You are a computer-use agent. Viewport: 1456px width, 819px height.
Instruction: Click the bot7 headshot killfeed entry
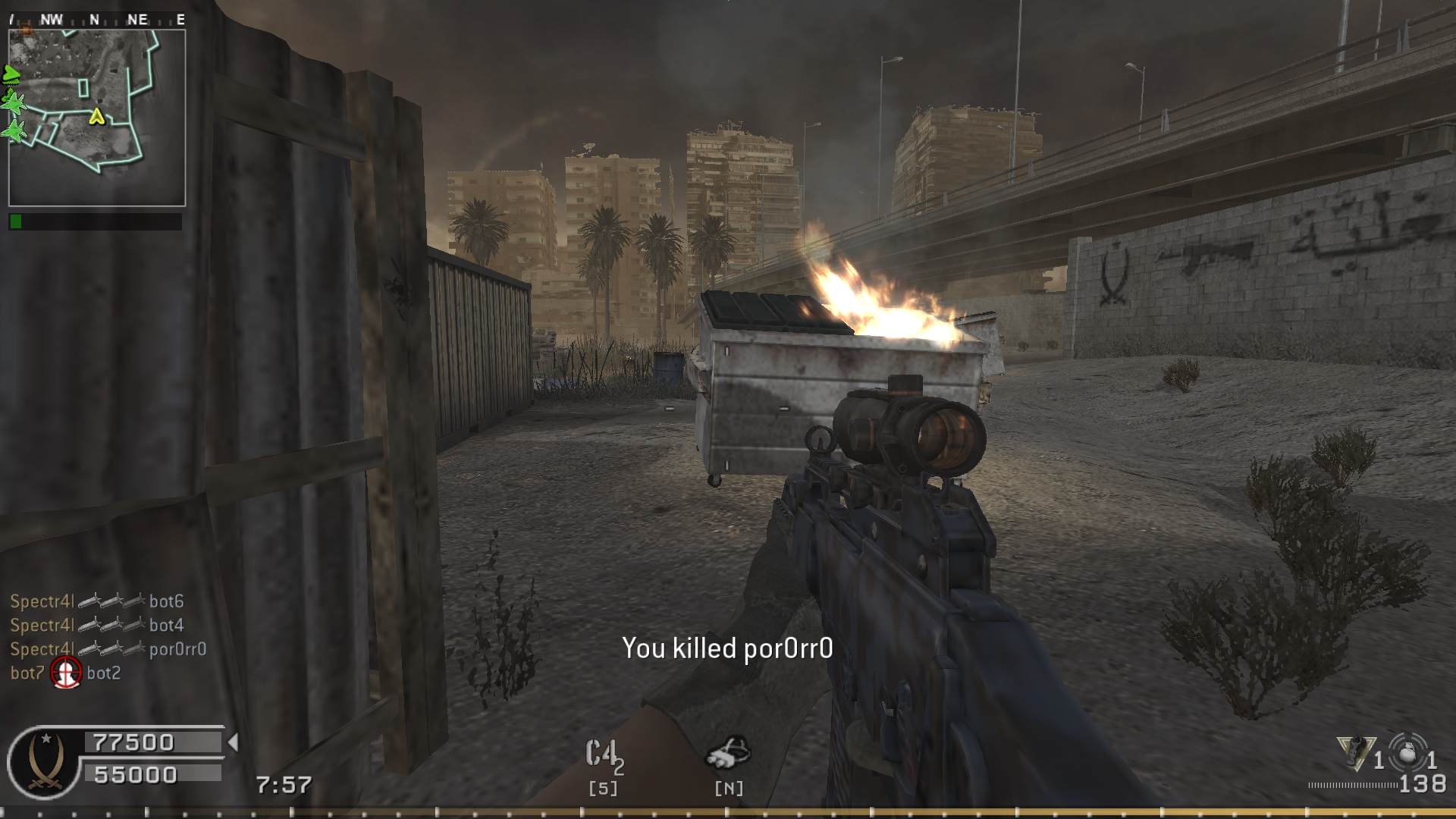66,673
